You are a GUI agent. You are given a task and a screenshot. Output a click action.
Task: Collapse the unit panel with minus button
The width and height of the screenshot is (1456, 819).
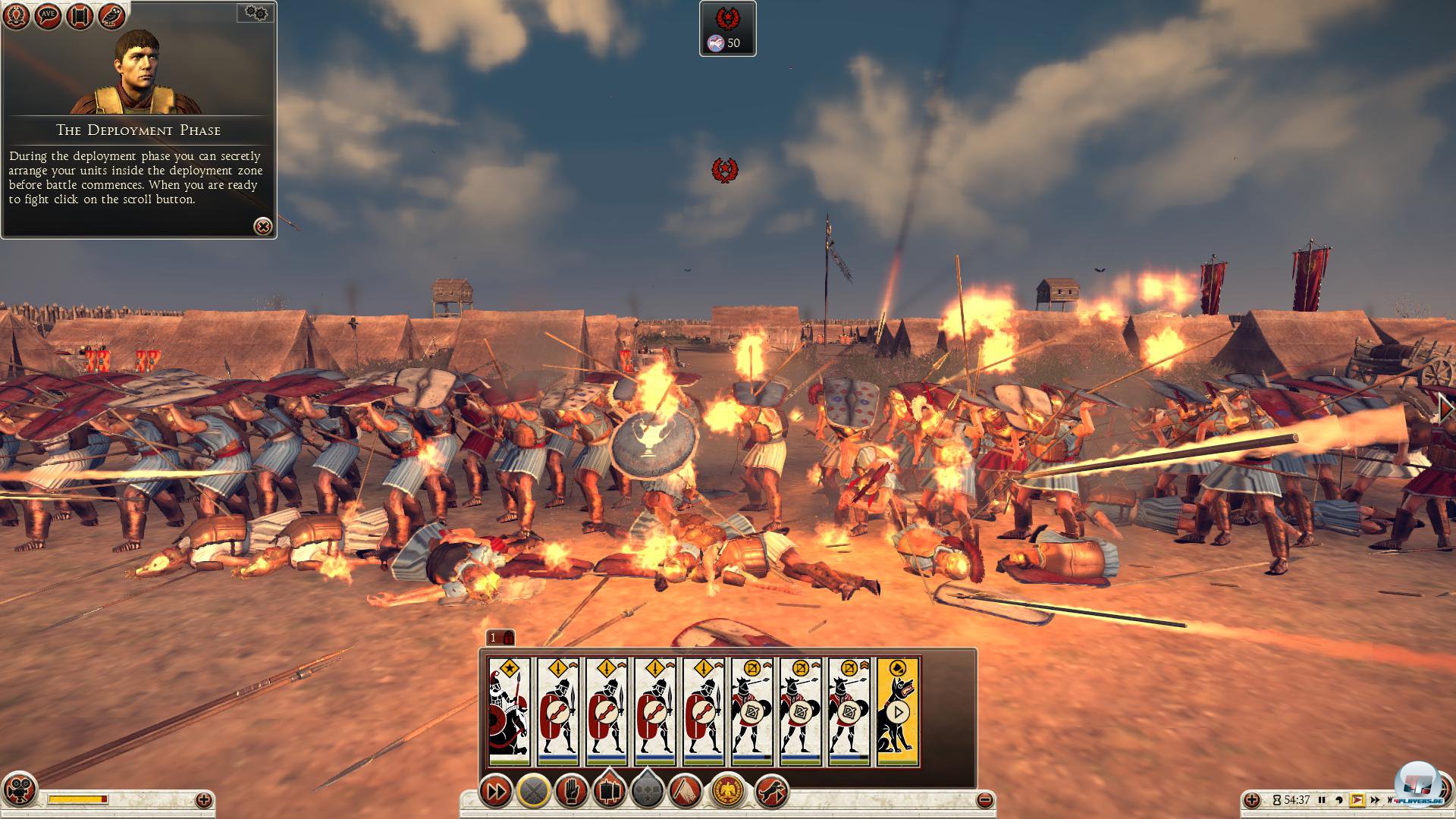pos(984,799)
